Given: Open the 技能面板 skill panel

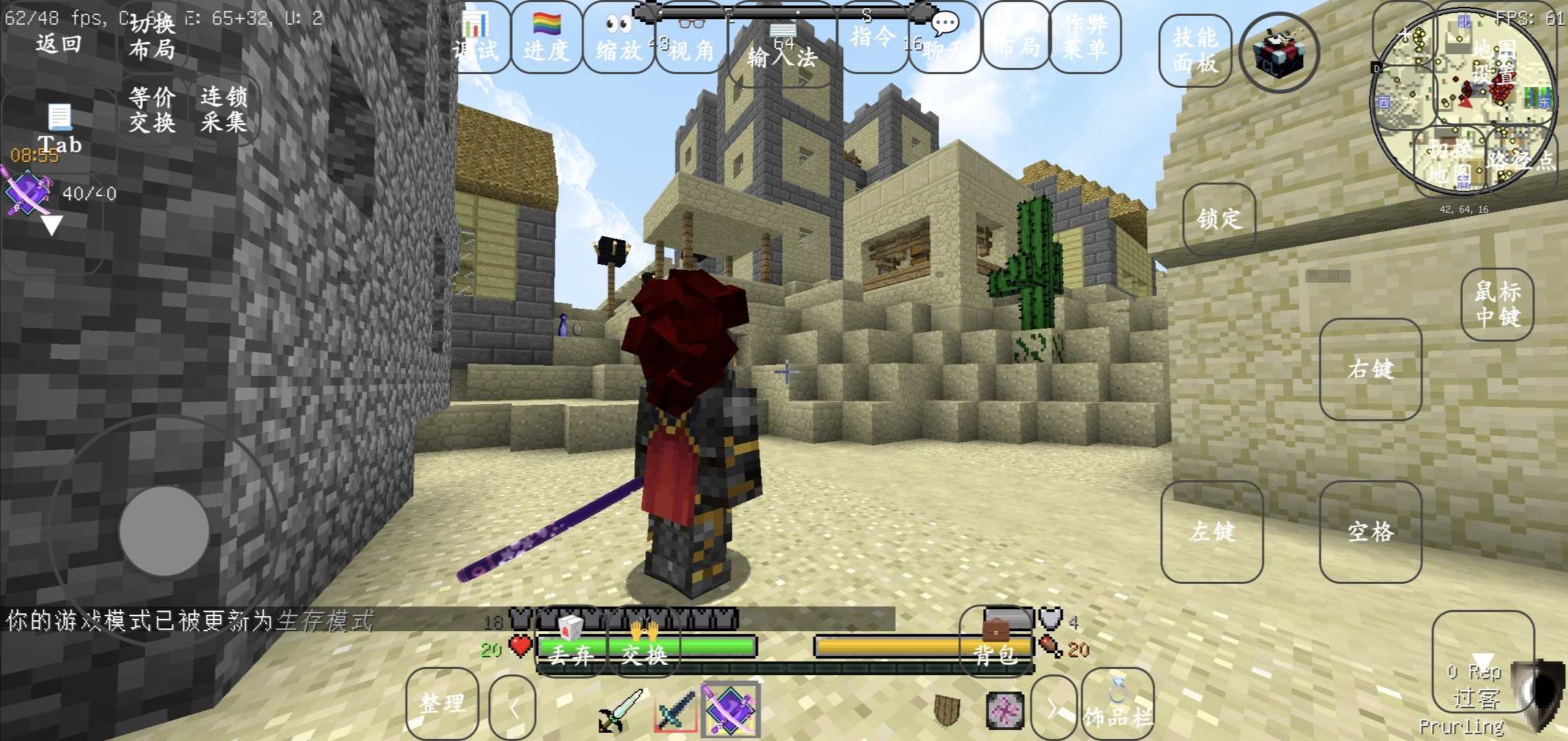Looking at the screenshot, I should [x=1195, y=50].
